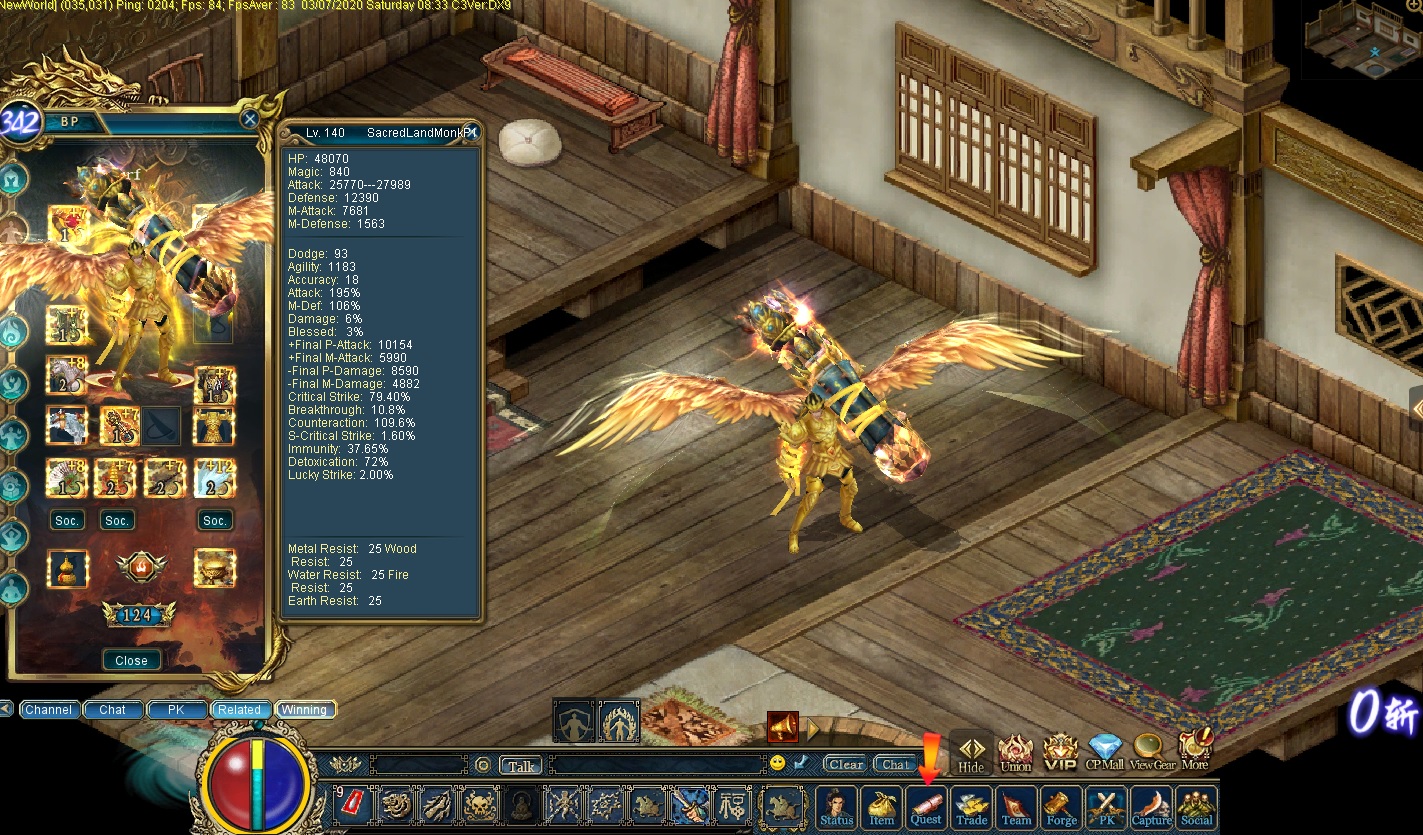Image resolution: width=1423 pixels, height=835 pixels.
Task: Open the Social menu
Action: point(1196,806)
